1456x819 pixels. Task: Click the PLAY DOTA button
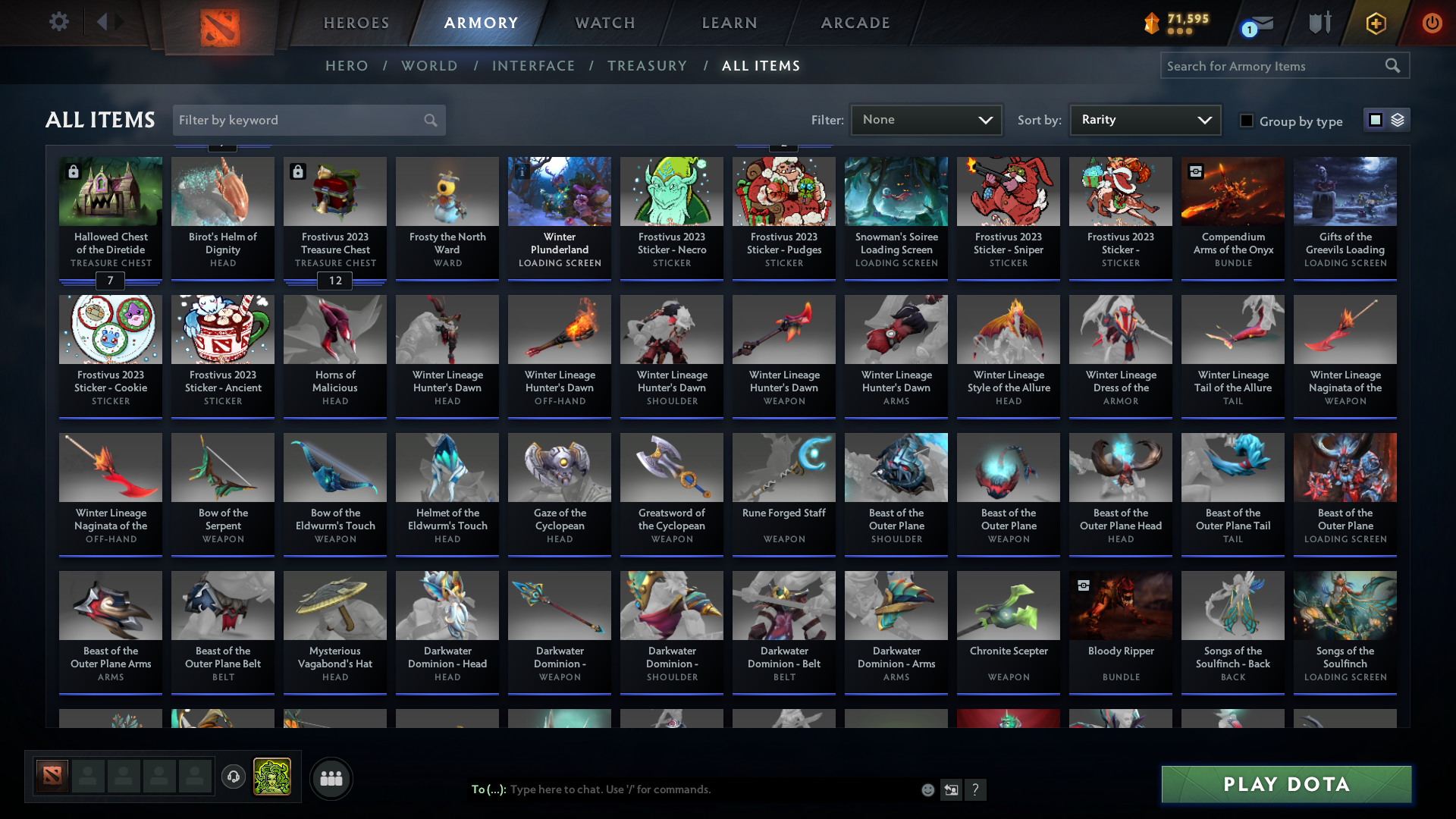[1285, 784]
